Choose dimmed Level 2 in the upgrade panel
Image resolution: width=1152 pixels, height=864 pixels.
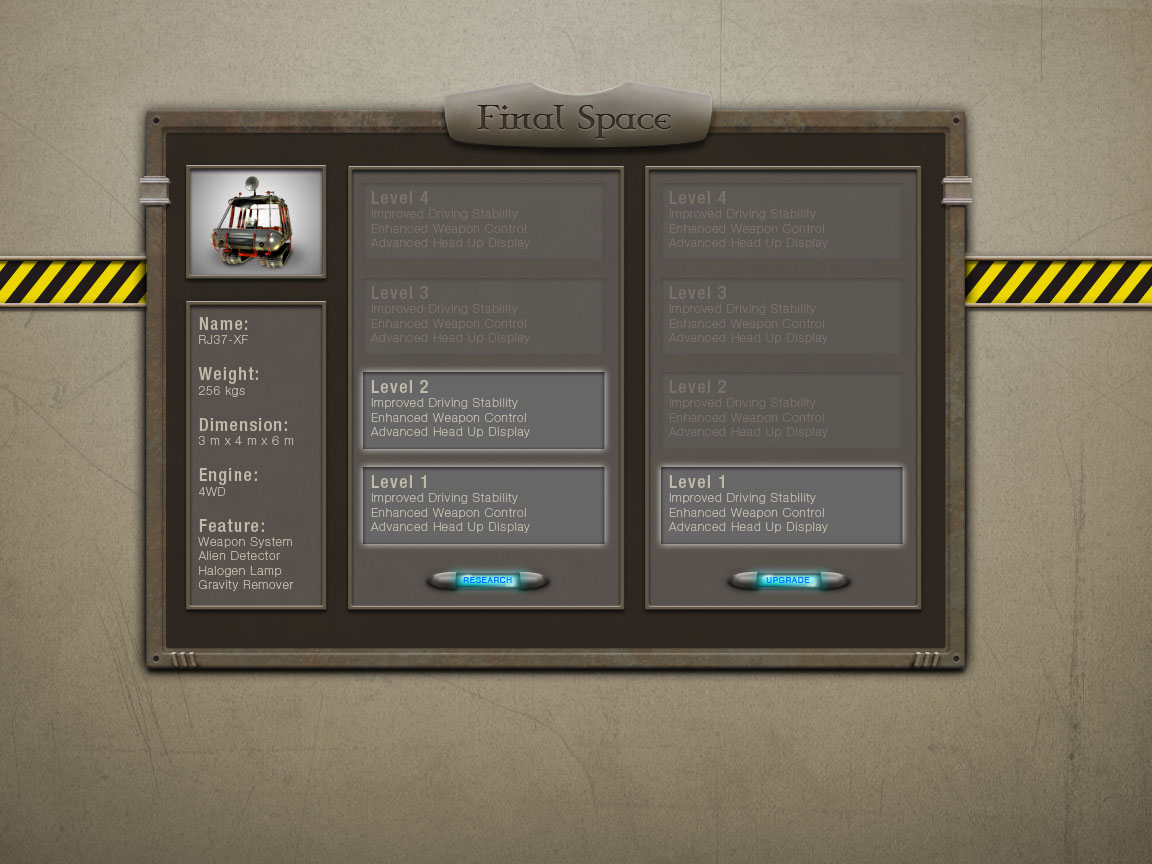[781, 410]
